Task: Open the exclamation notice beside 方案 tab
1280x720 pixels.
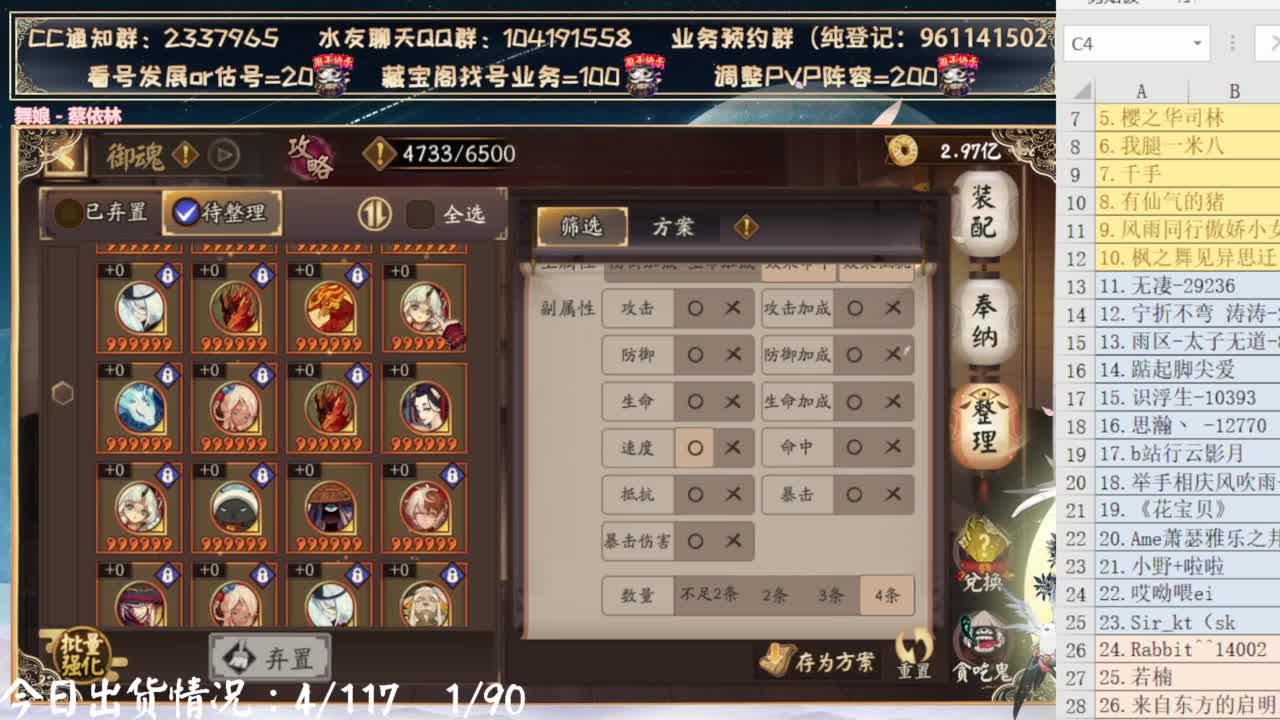Action: click(747, 228)
